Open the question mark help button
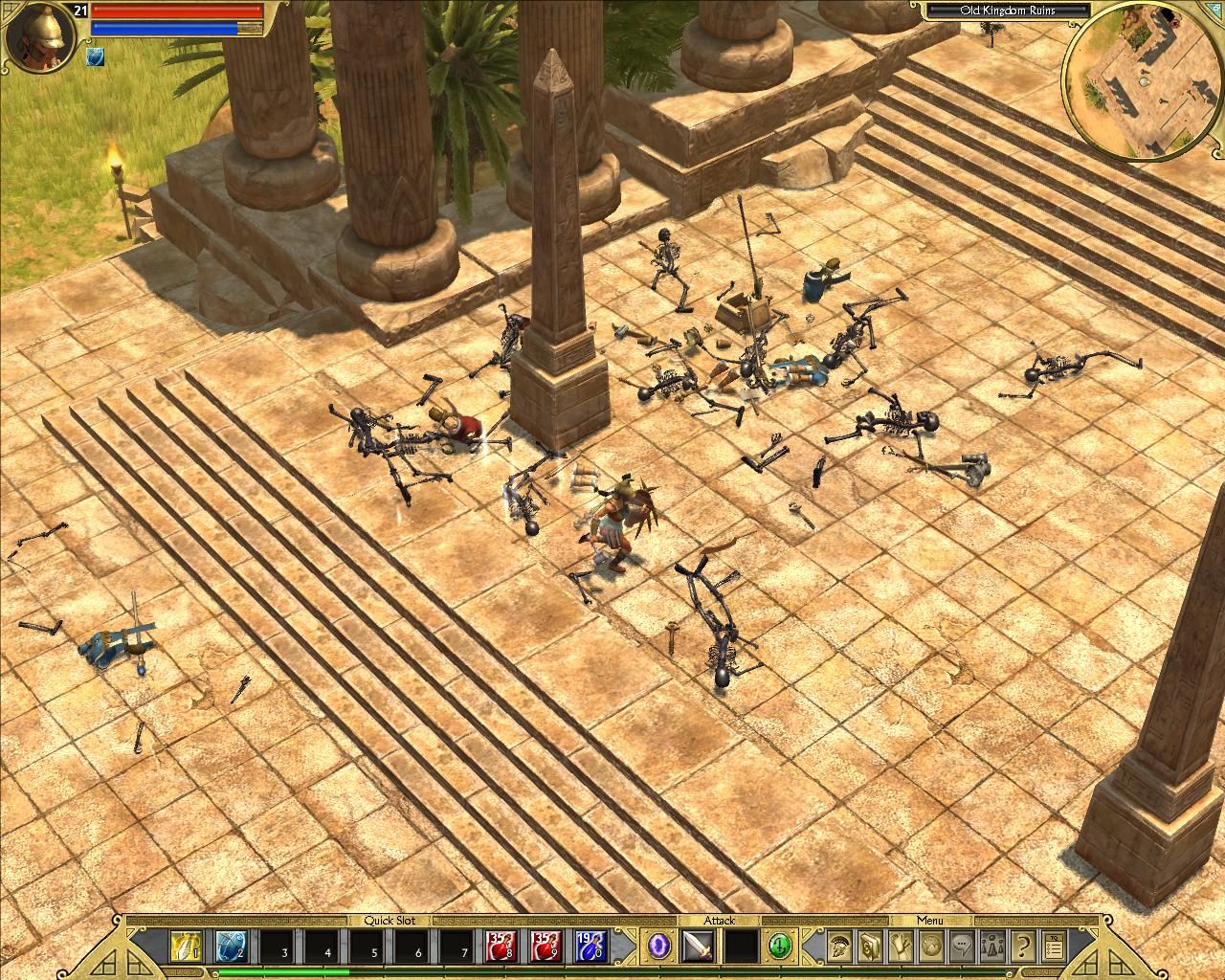 [x=1023, y=947]
